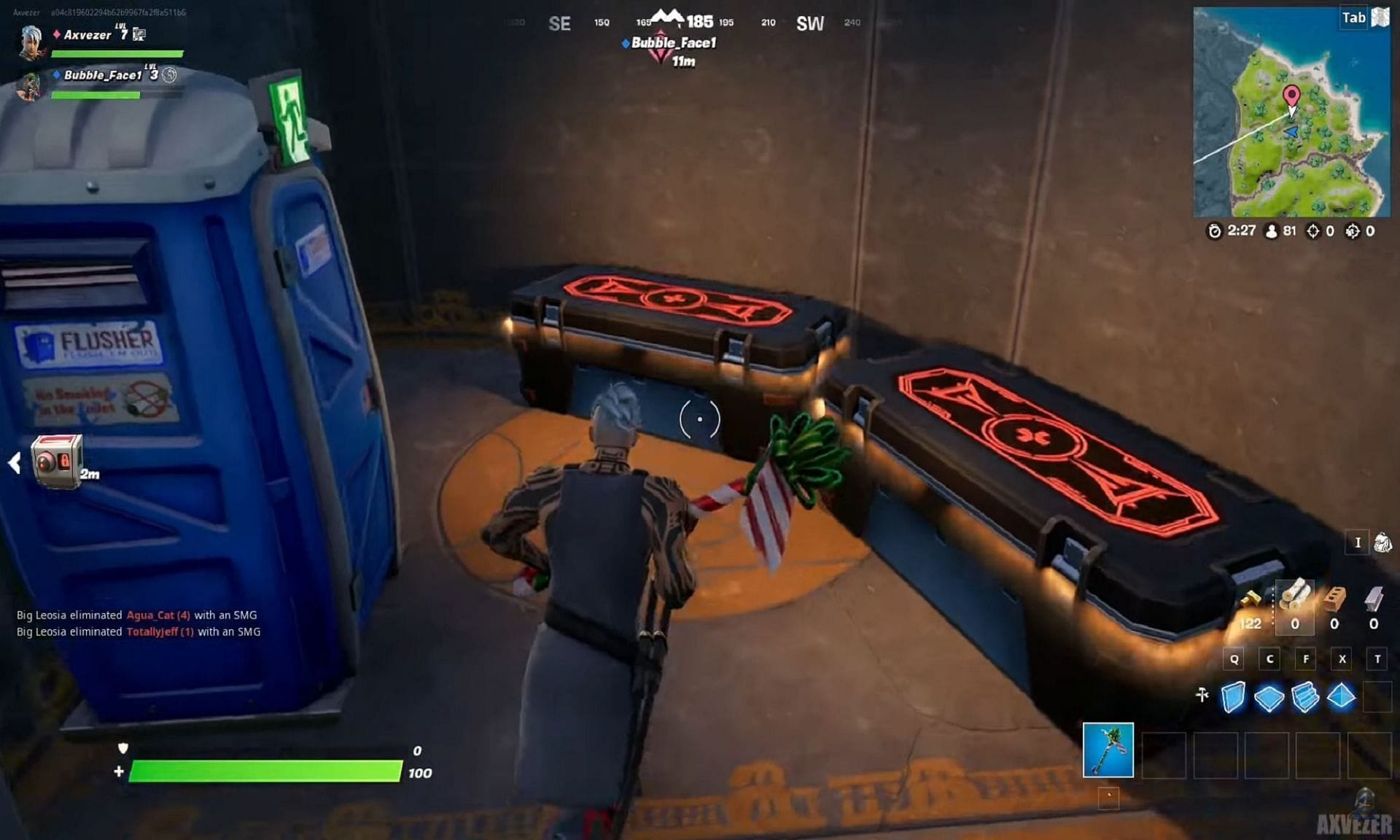Open the backpack inventory icon
Image resolution: width=1400 pixels, height=840 pixels.
tap(1382, 542)
